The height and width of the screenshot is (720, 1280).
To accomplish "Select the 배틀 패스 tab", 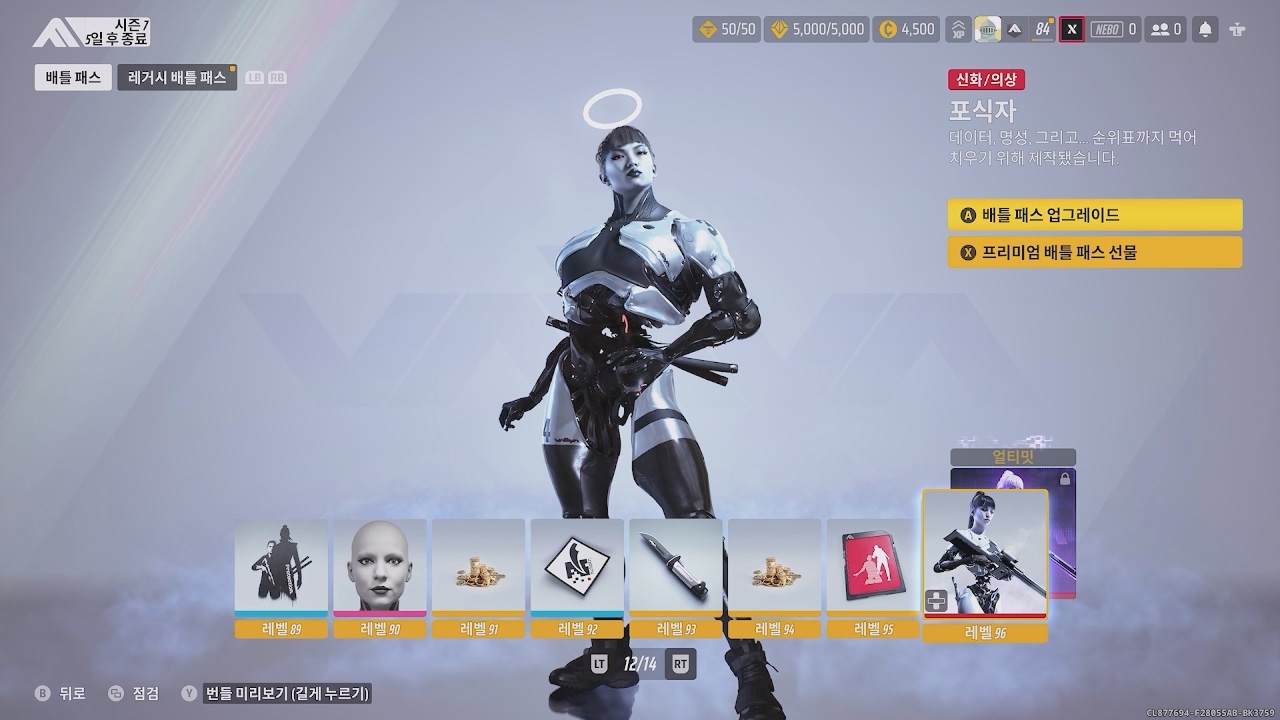I will [72, 77].
